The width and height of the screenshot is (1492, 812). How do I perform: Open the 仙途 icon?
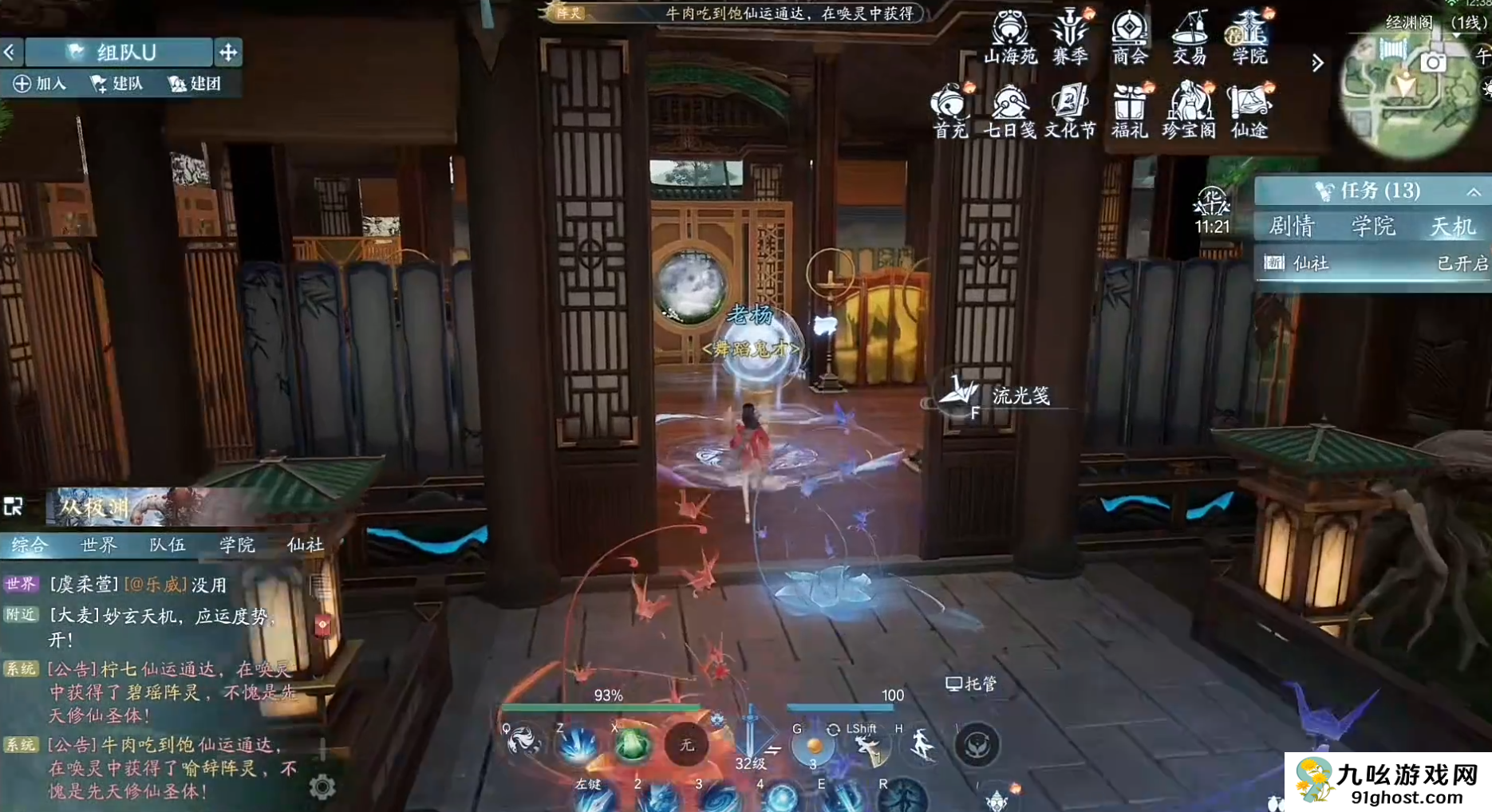(1249, 109)
